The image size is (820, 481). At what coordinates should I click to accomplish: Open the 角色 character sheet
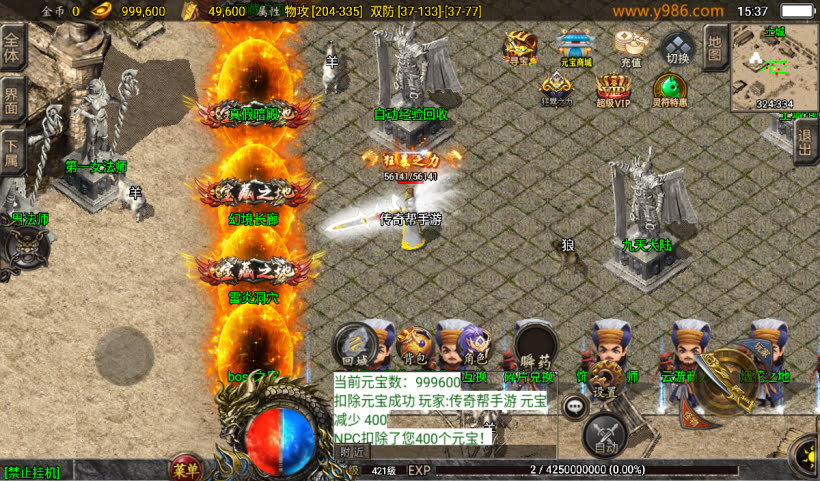click(473, 345)
